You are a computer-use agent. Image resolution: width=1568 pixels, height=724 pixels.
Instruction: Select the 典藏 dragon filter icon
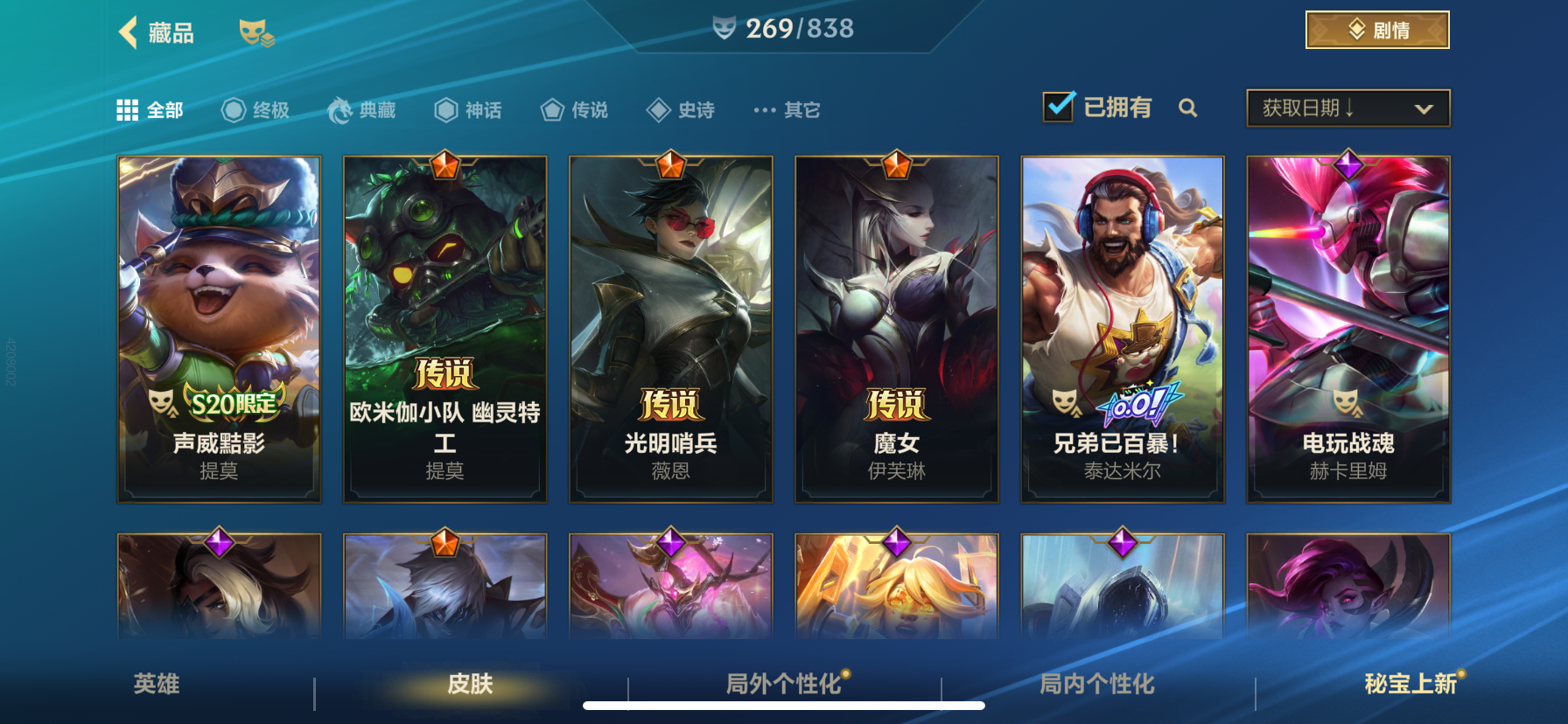(341, 108)
